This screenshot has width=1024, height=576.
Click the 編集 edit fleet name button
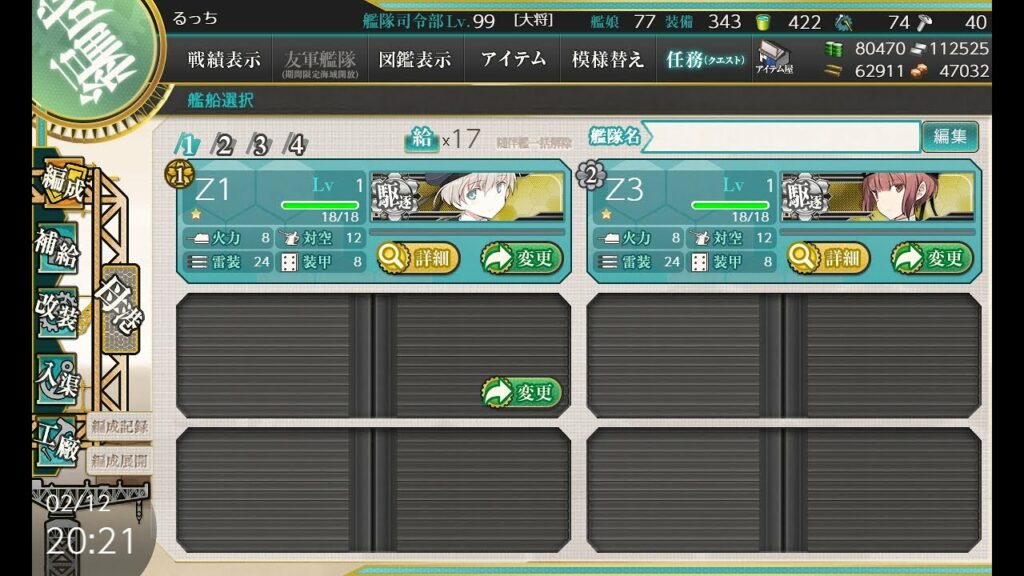coord(949,136)
